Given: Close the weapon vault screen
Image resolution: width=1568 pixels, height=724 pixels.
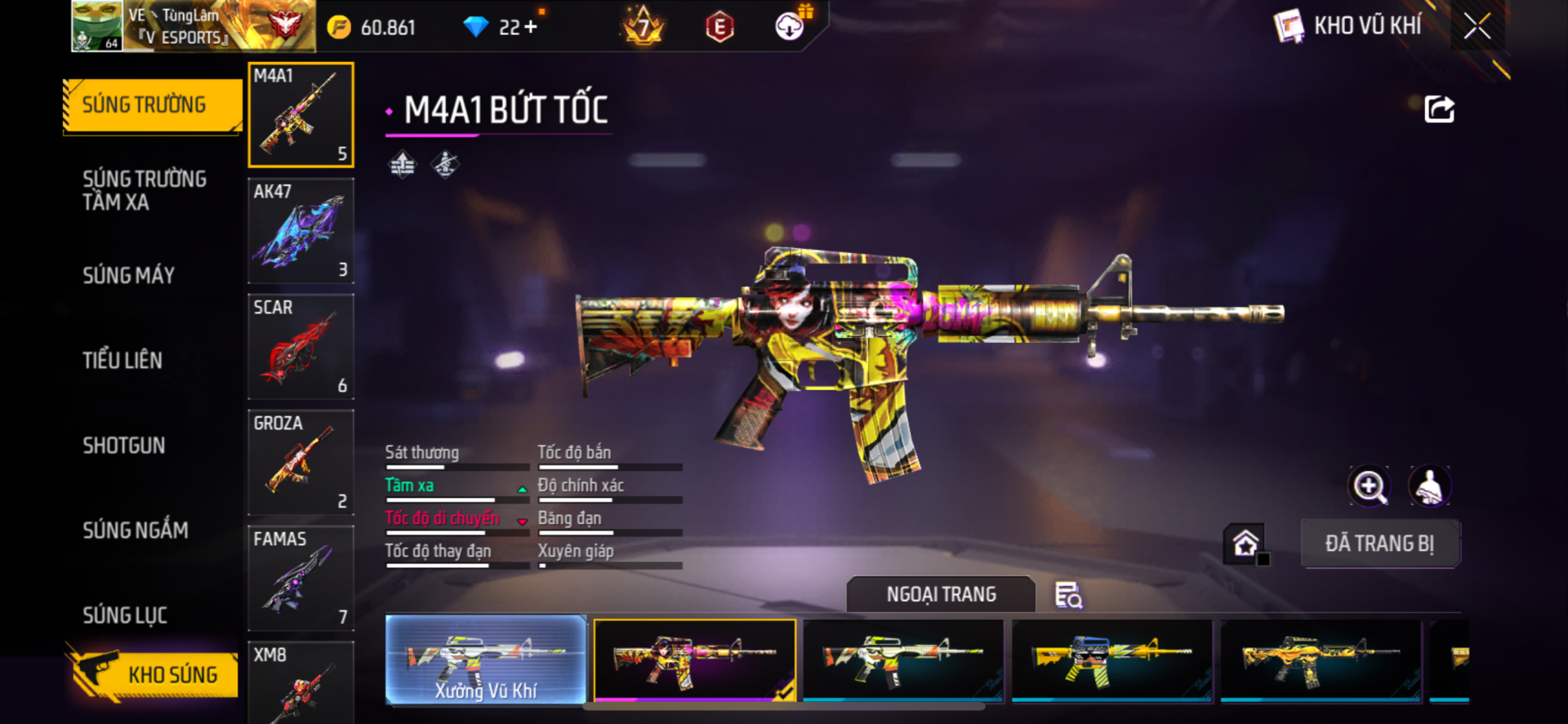Looking at the screenshot, I should point(1477,26).
